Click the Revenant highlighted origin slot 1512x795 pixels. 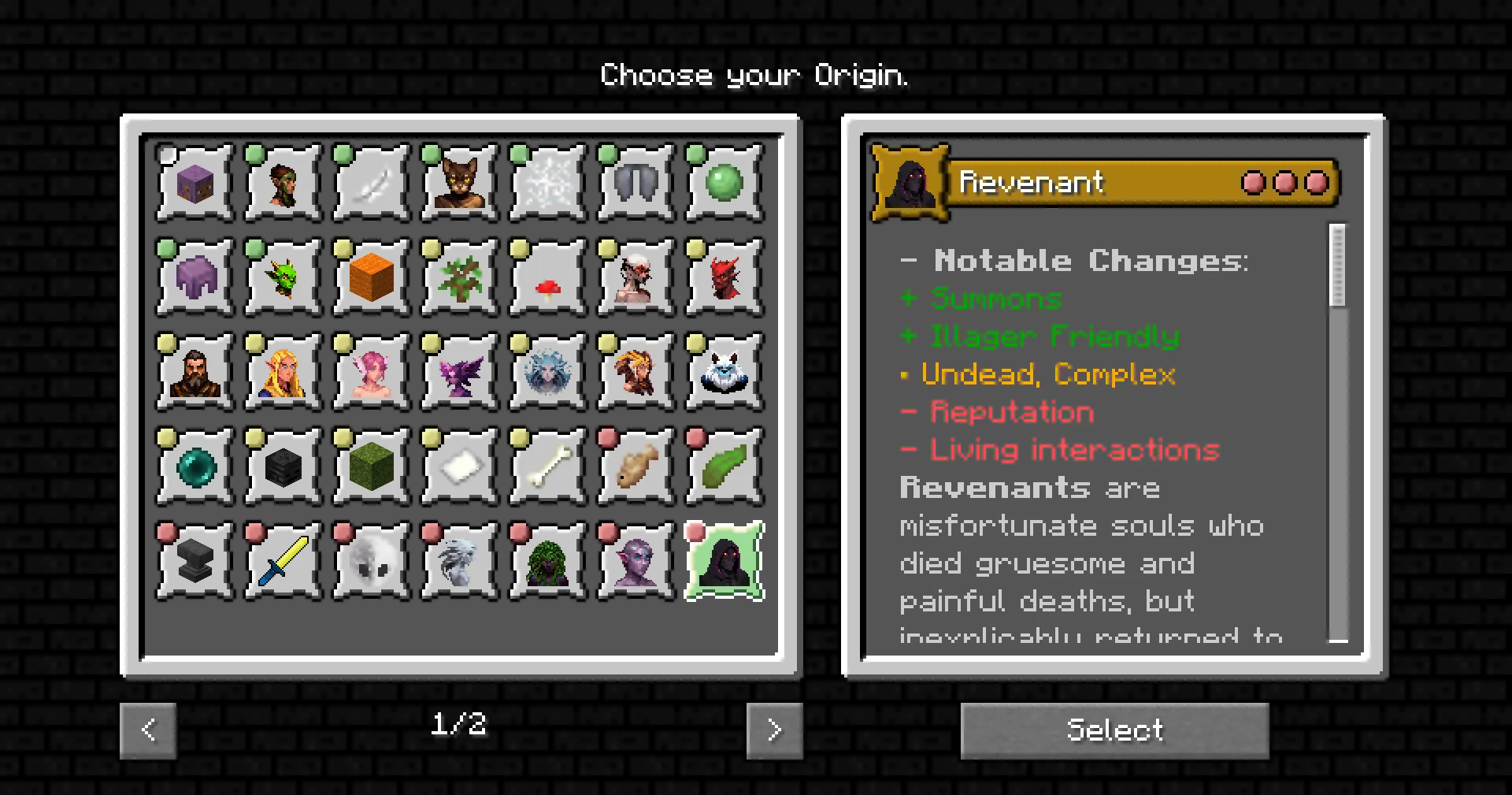723,559
